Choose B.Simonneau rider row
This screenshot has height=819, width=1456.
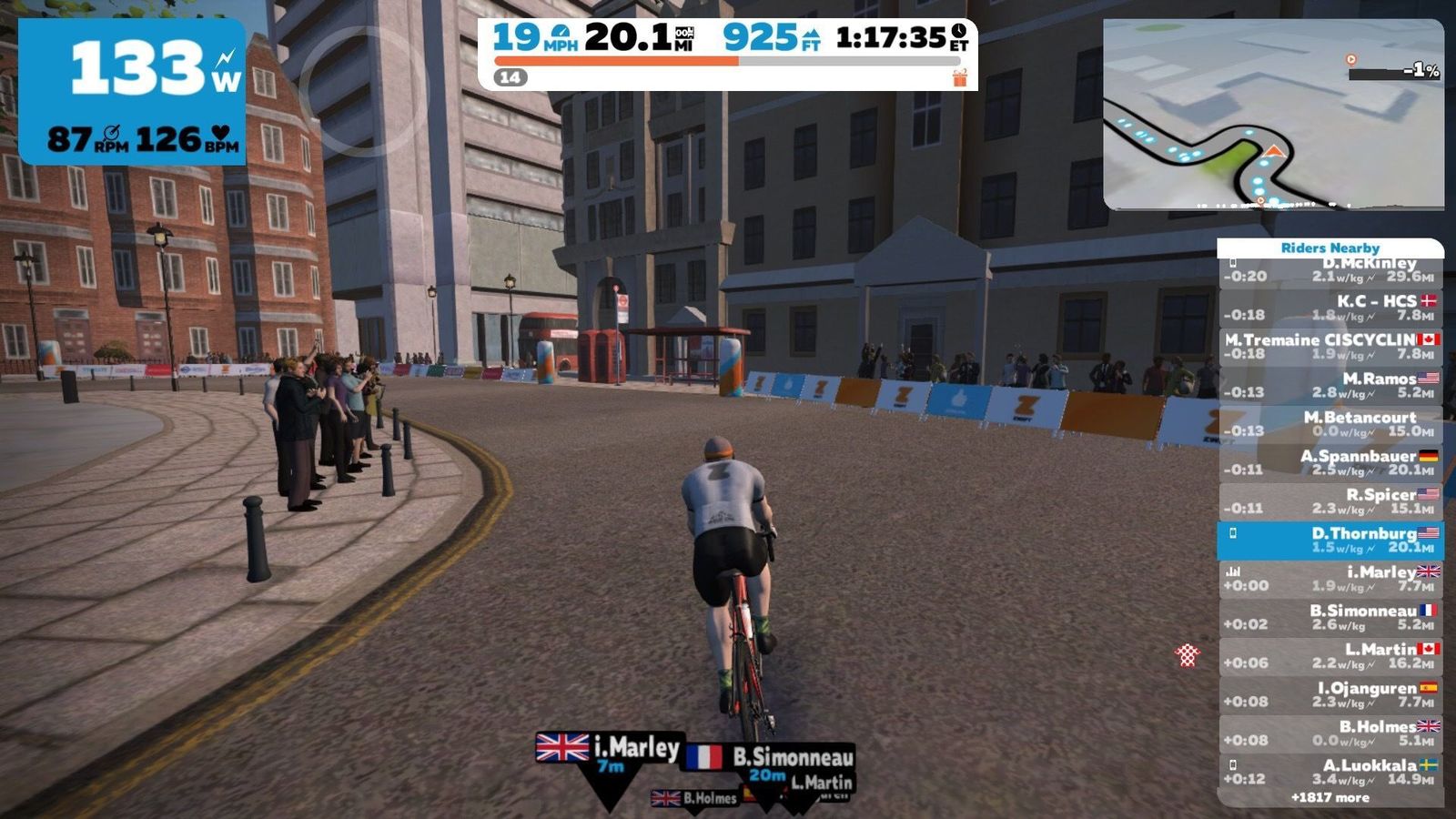[1330, 618]
